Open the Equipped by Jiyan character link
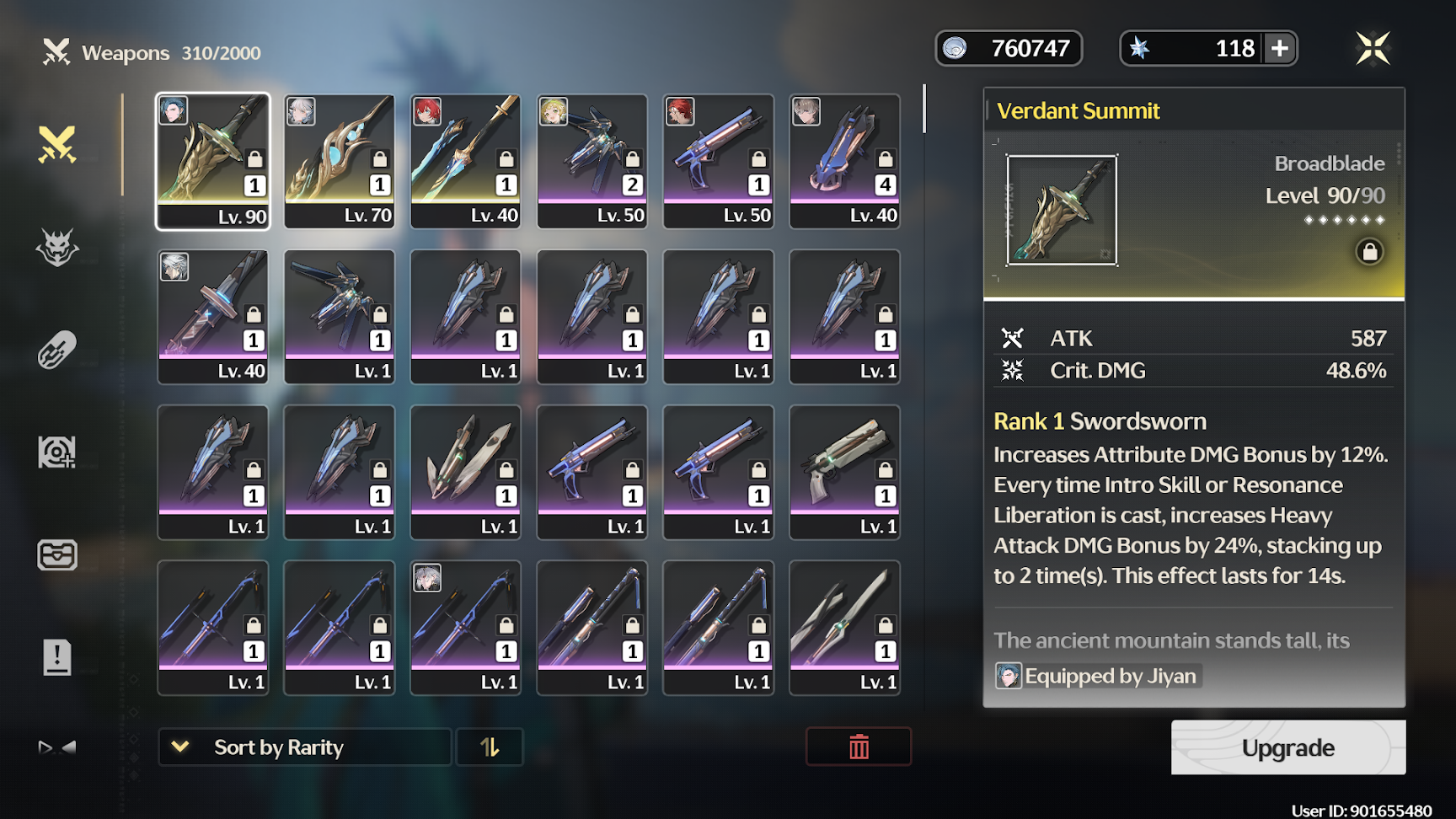The image size is (1456, 819). [x=1098, y=676]
